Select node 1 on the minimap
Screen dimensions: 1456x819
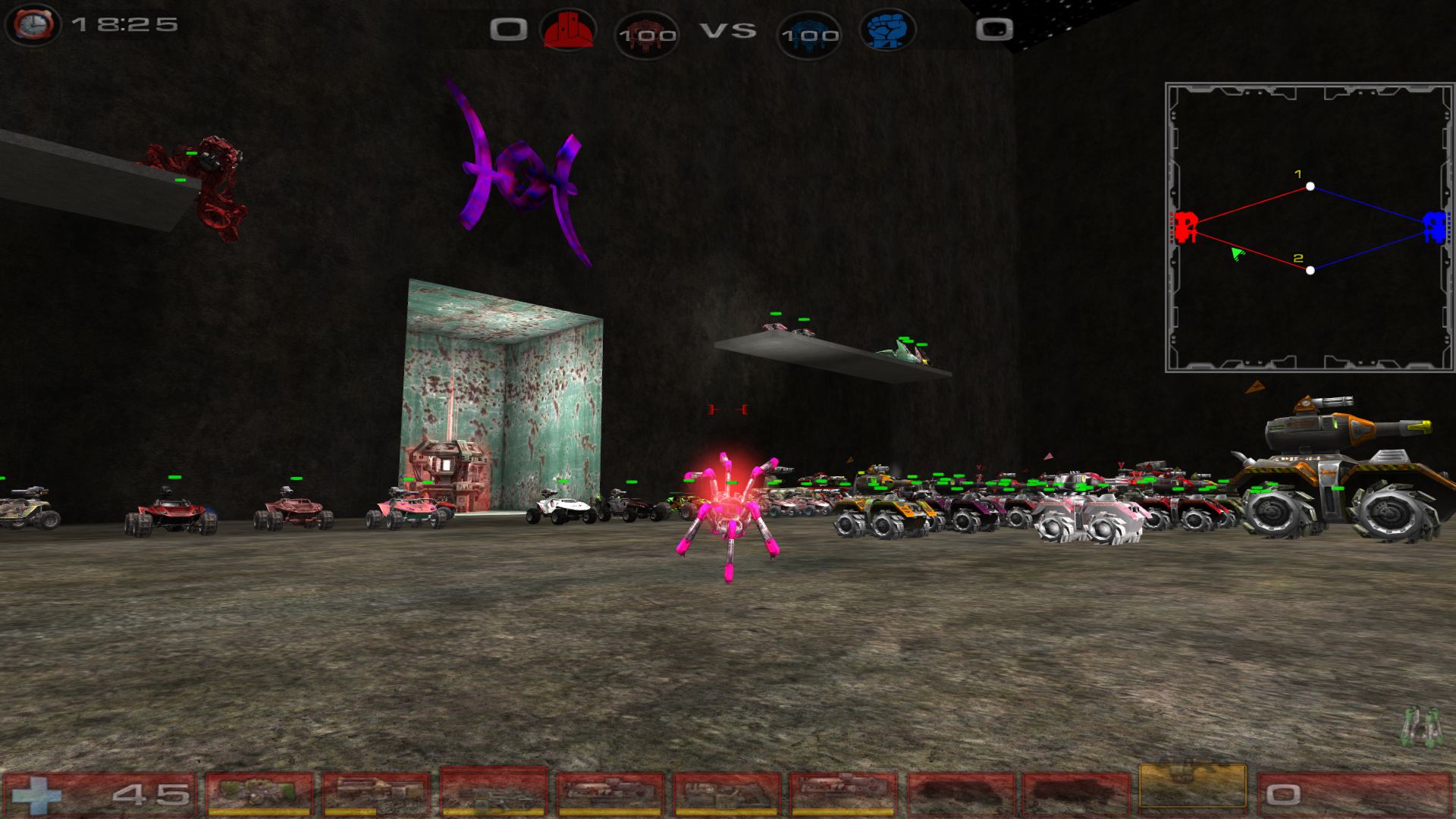tap(1310, 187)
